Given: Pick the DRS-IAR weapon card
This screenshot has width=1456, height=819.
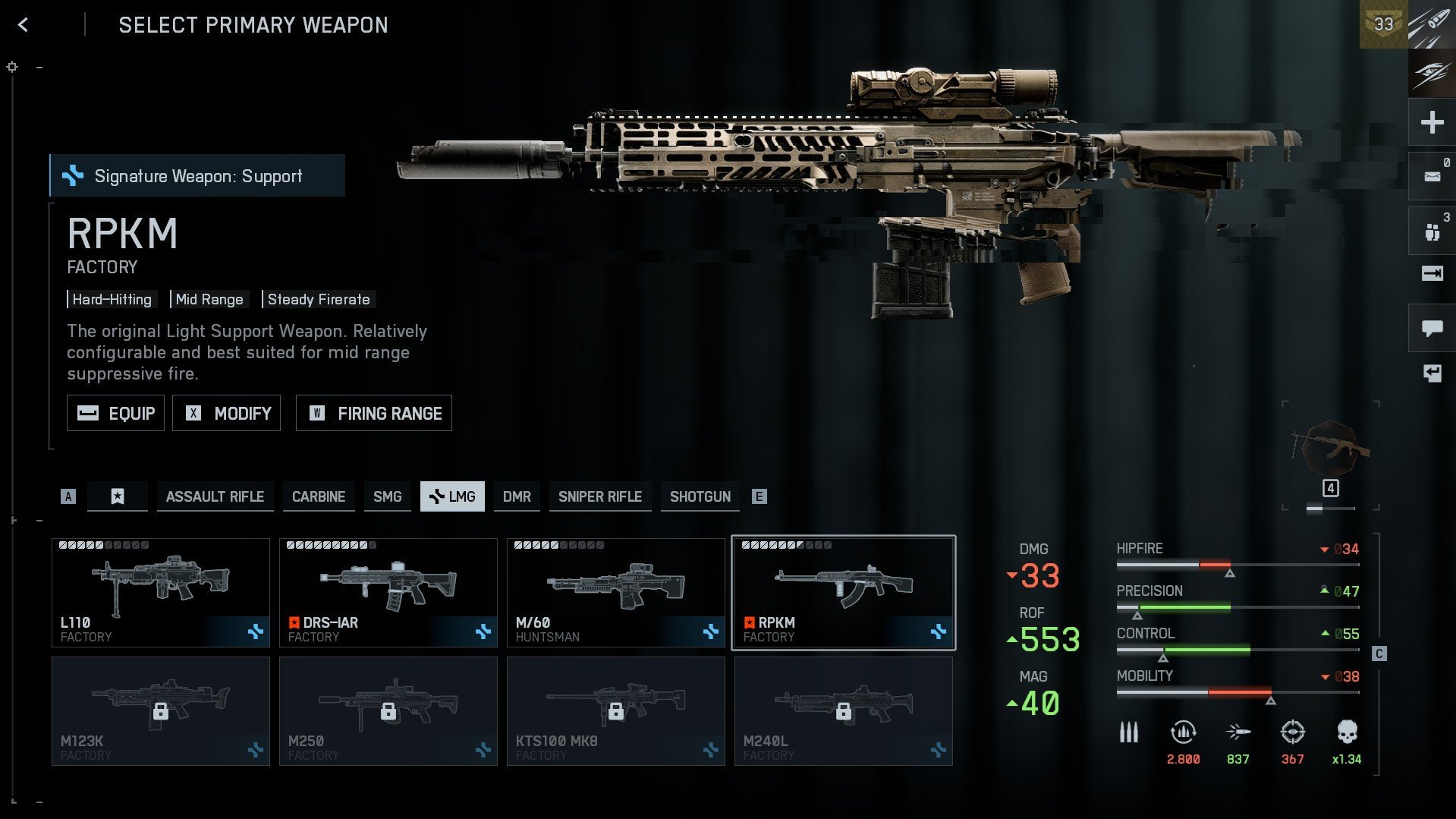Looking at the screenshot, I should [x=388, y=593].
